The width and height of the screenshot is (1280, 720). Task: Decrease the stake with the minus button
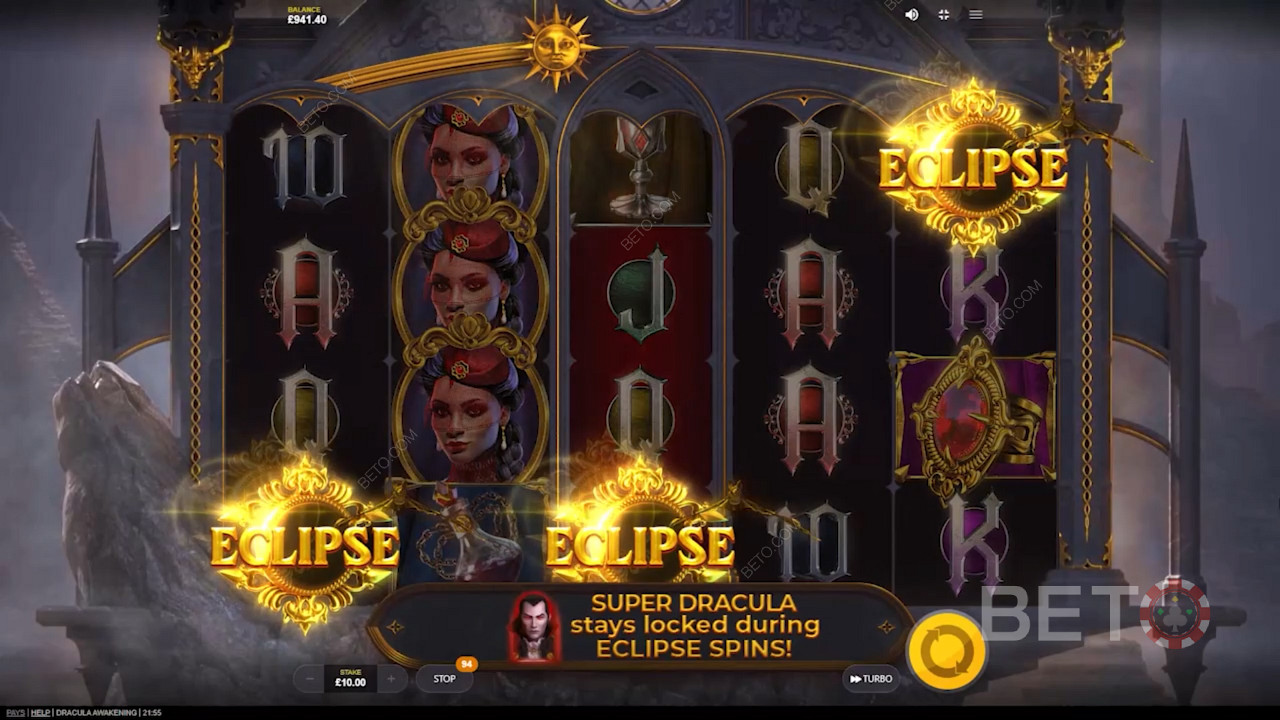310,679
